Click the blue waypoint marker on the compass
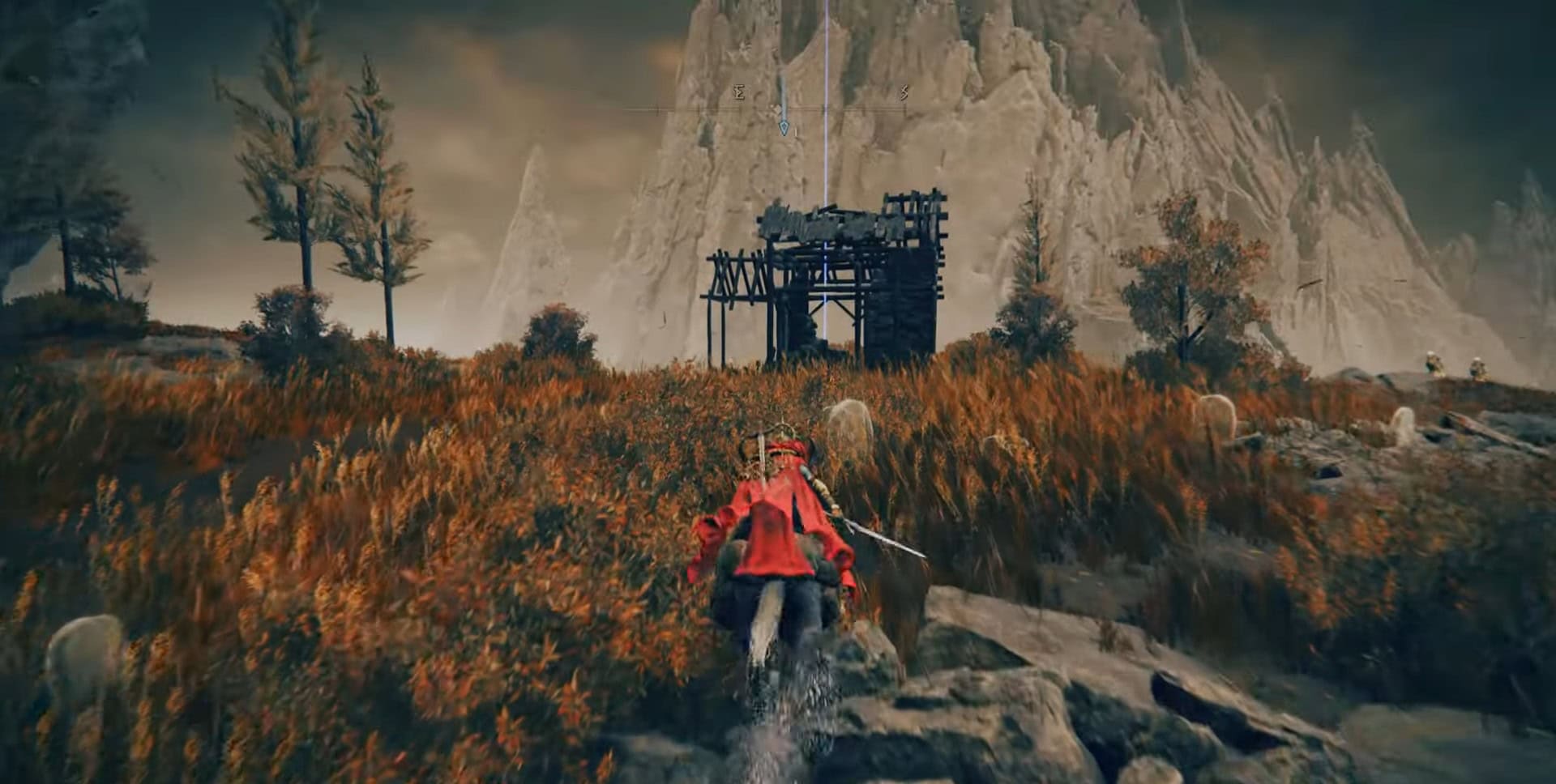The image size is (1556, 784). 783,127
